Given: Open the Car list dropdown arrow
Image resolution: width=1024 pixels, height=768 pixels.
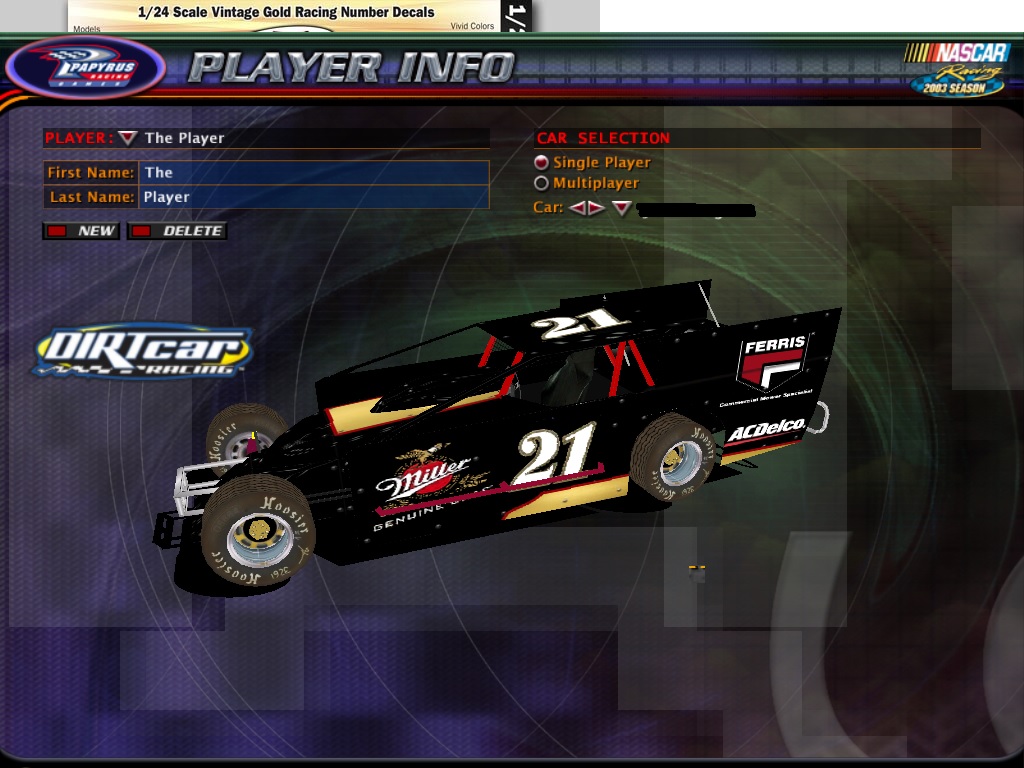Looking at the screenshot, I should coord(622,208).
